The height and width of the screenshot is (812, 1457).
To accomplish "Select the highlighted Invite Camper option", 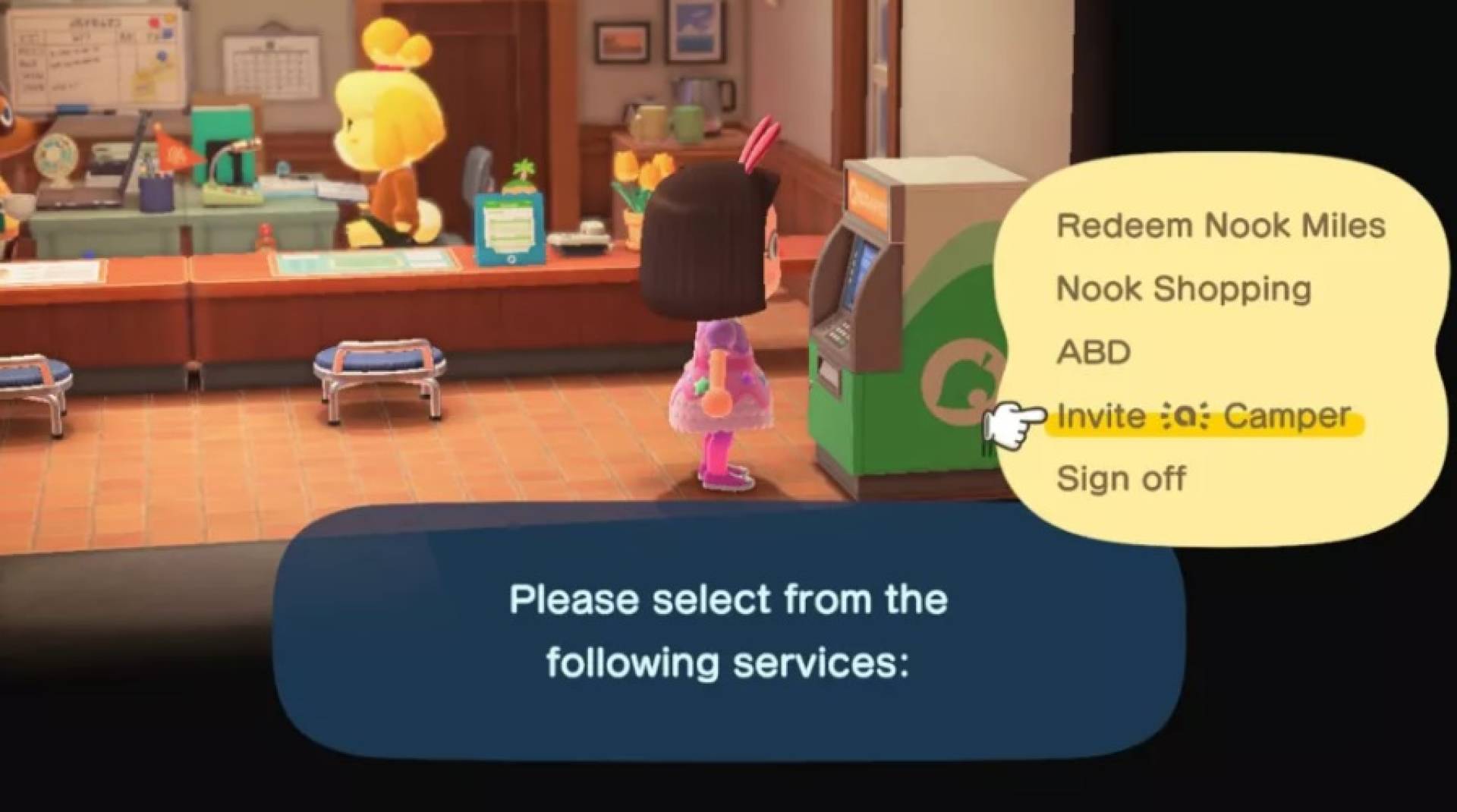I will point(1203,416).
